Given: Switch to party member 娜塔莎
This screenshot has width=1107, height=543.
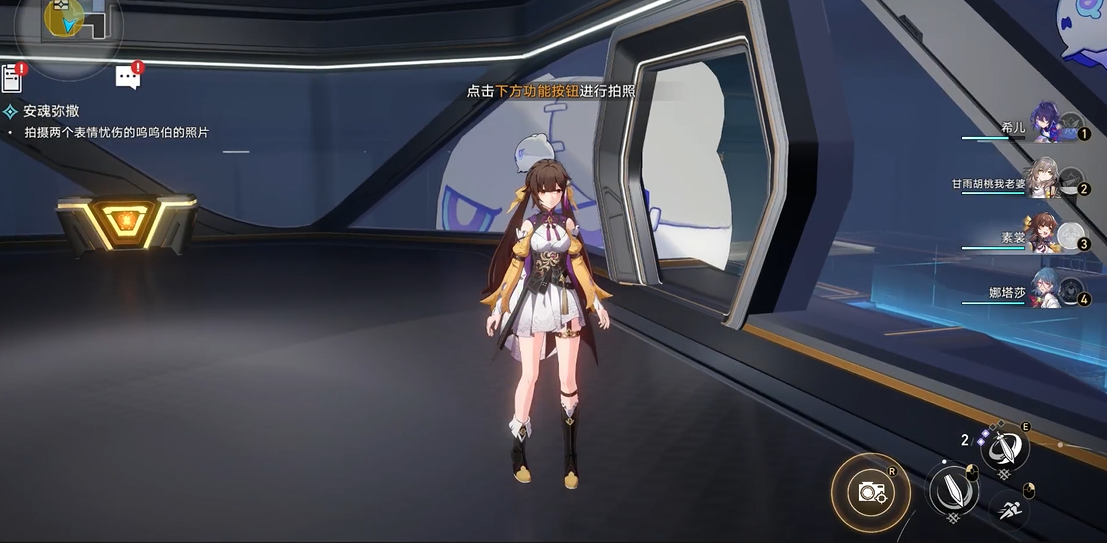Looking at the screenshot, I should point(1045,291).
